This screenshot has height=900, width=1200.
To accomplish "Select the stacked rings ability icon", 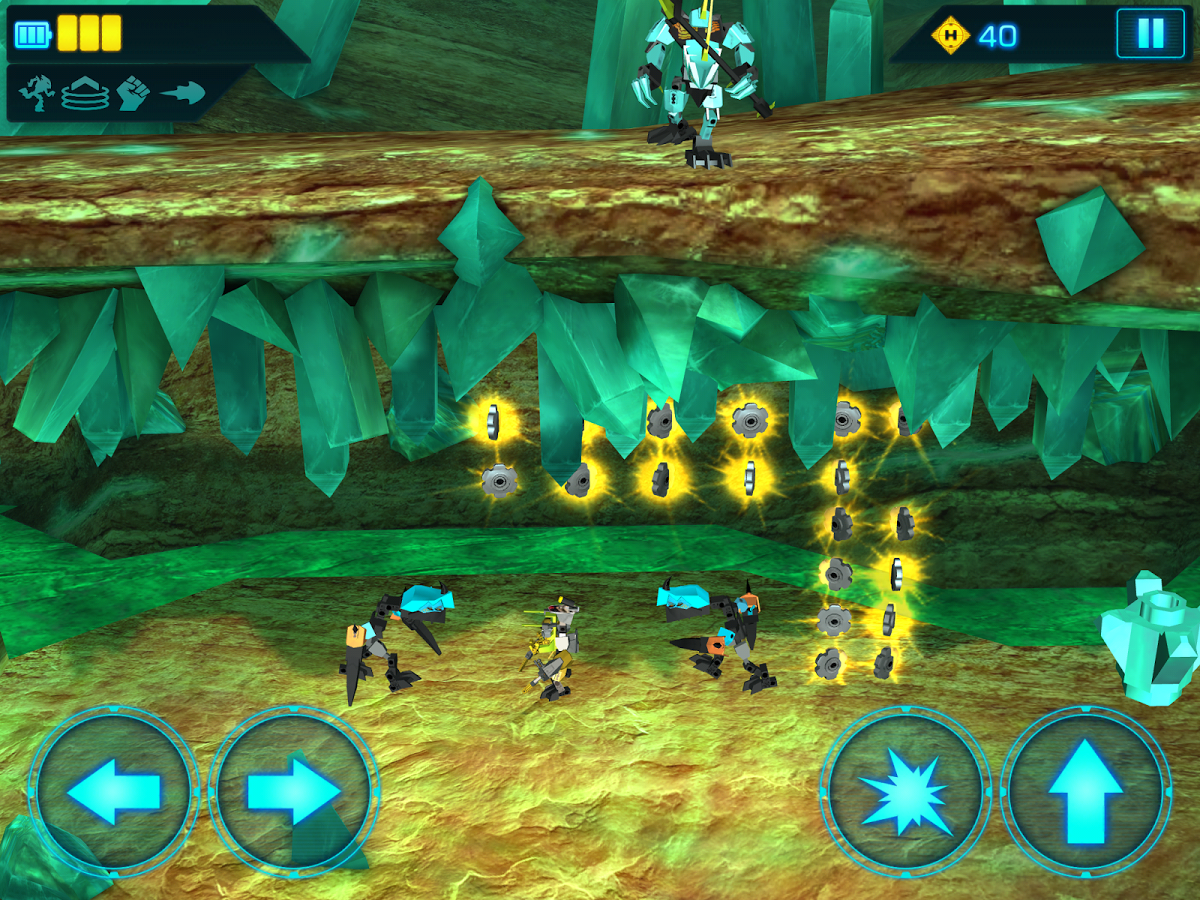I will pyautogui.click(x=85, y=94).
